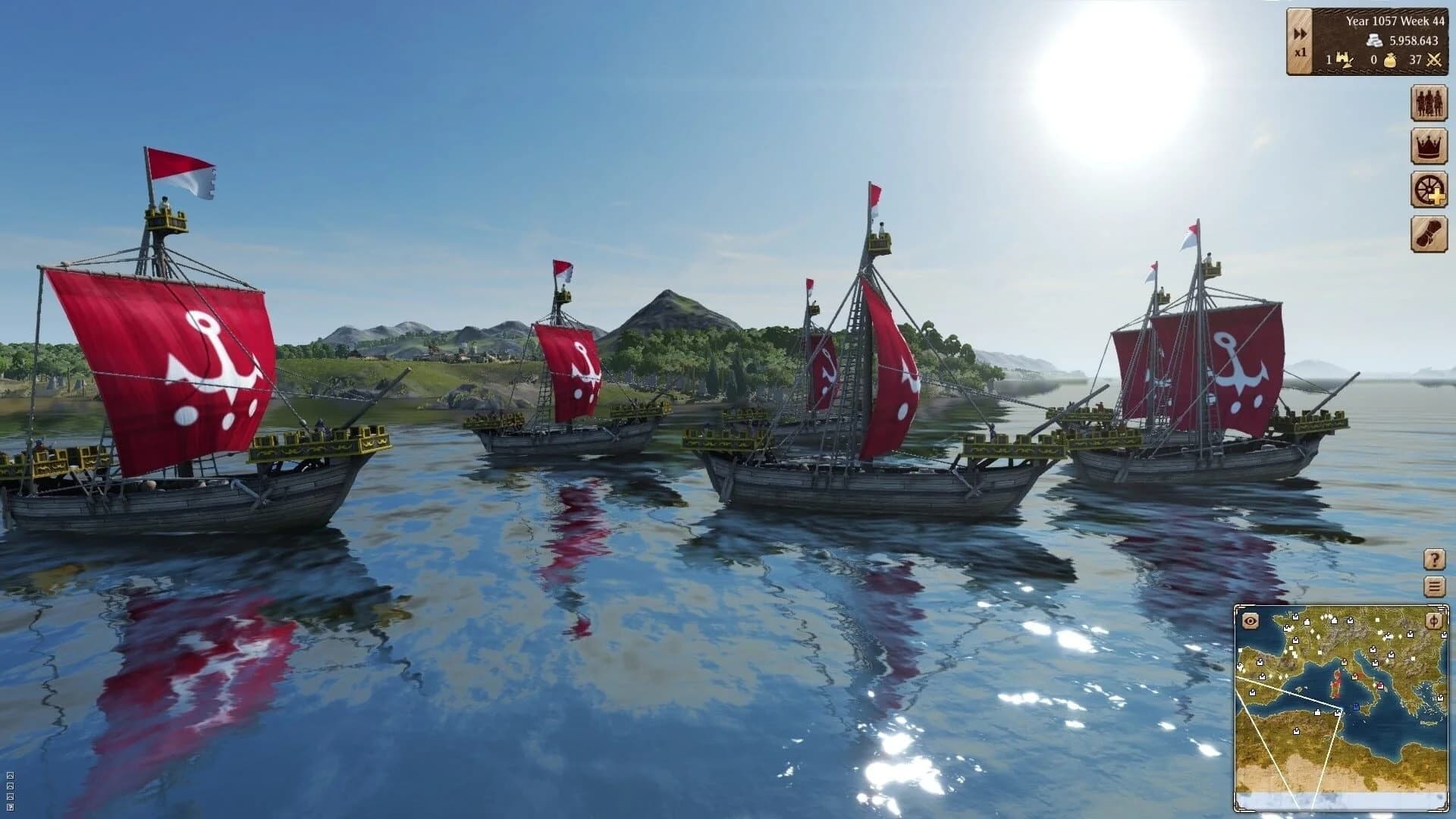
Task: Click the gold balance reading 5.958.643
Action: click(1414, 41)
